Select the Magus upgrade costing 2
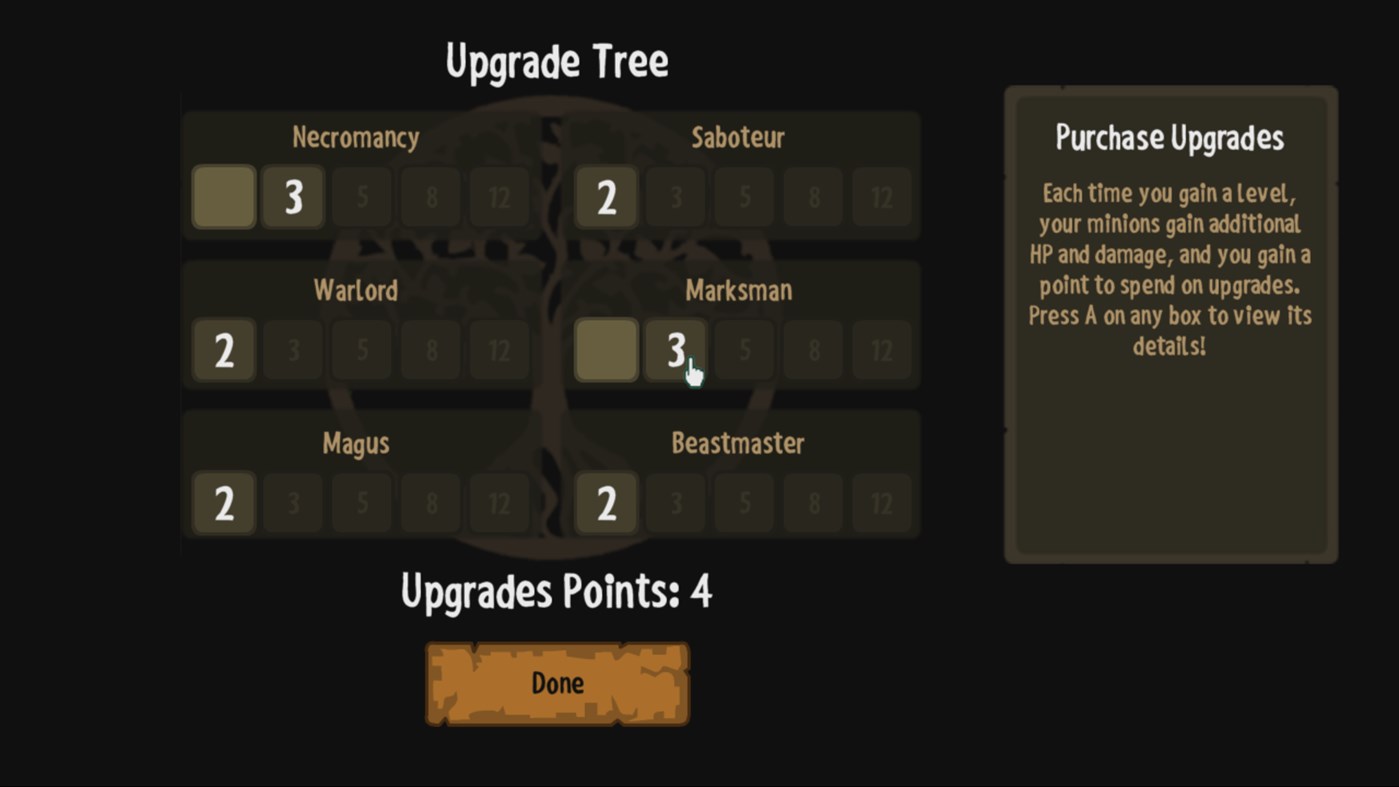 pyautogui.click(x=223, y=503)
